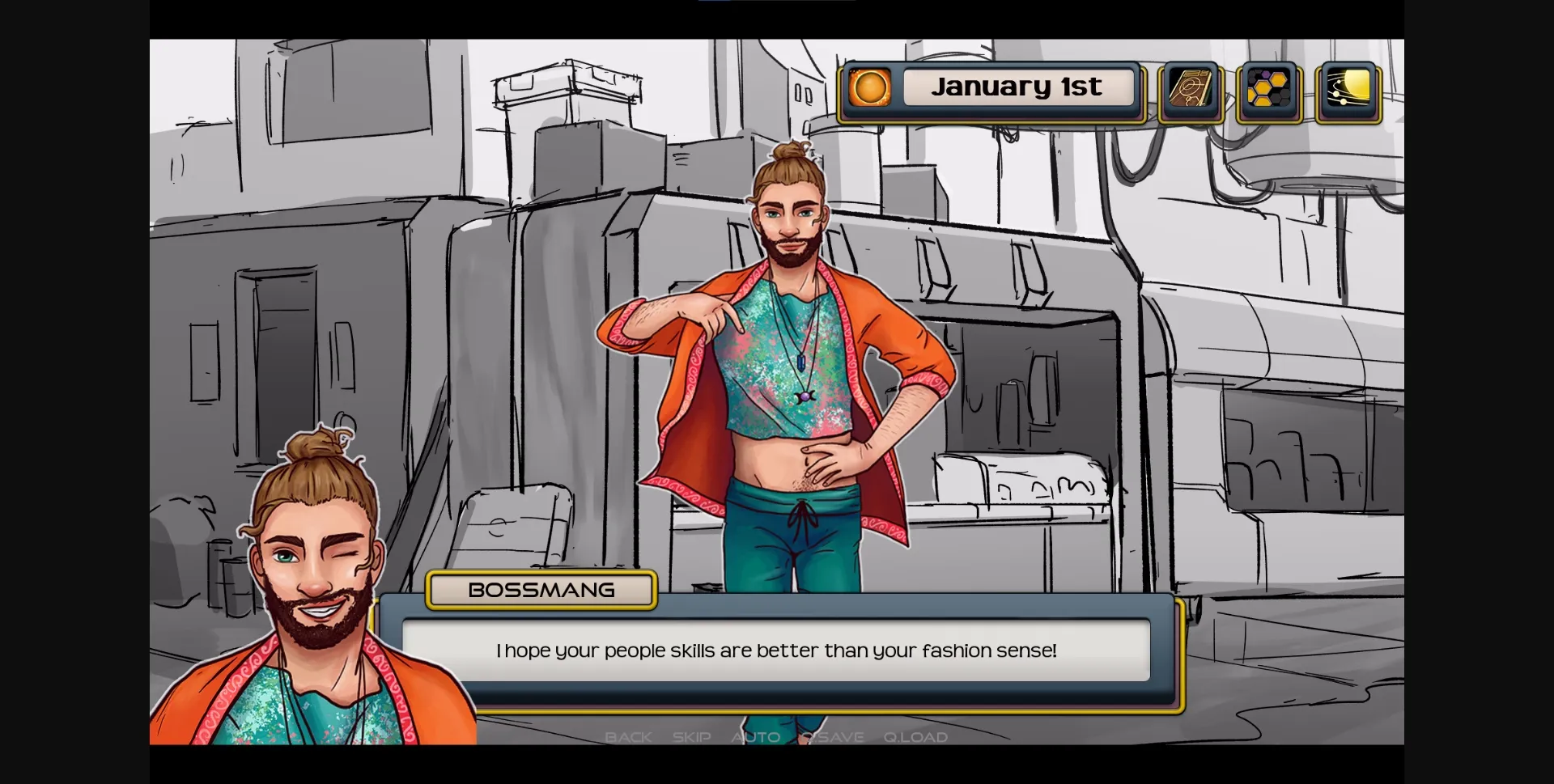Toggle quick-save slot with Q.SAVE
This screenshot has width=1554, height=784.
coord(834,737)
